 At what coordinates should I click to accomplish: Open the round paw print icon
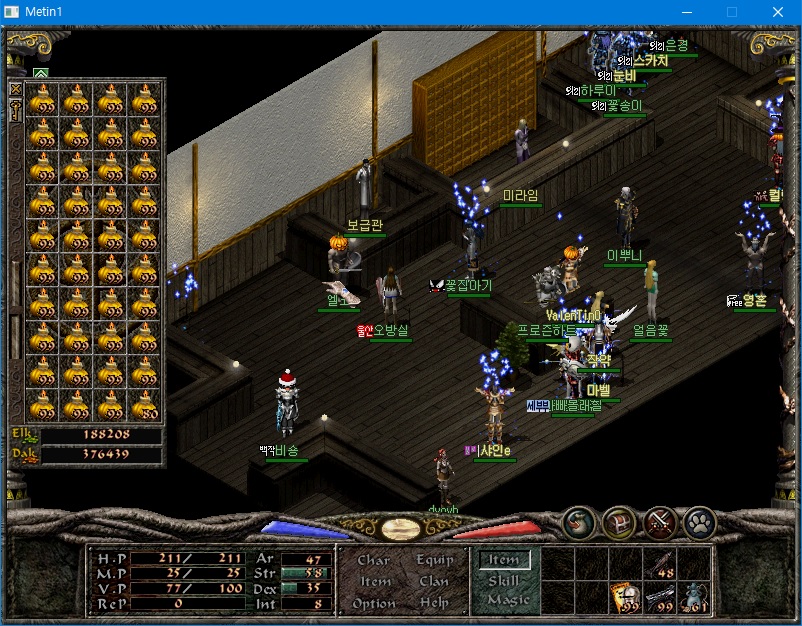(x=699, y=522)
